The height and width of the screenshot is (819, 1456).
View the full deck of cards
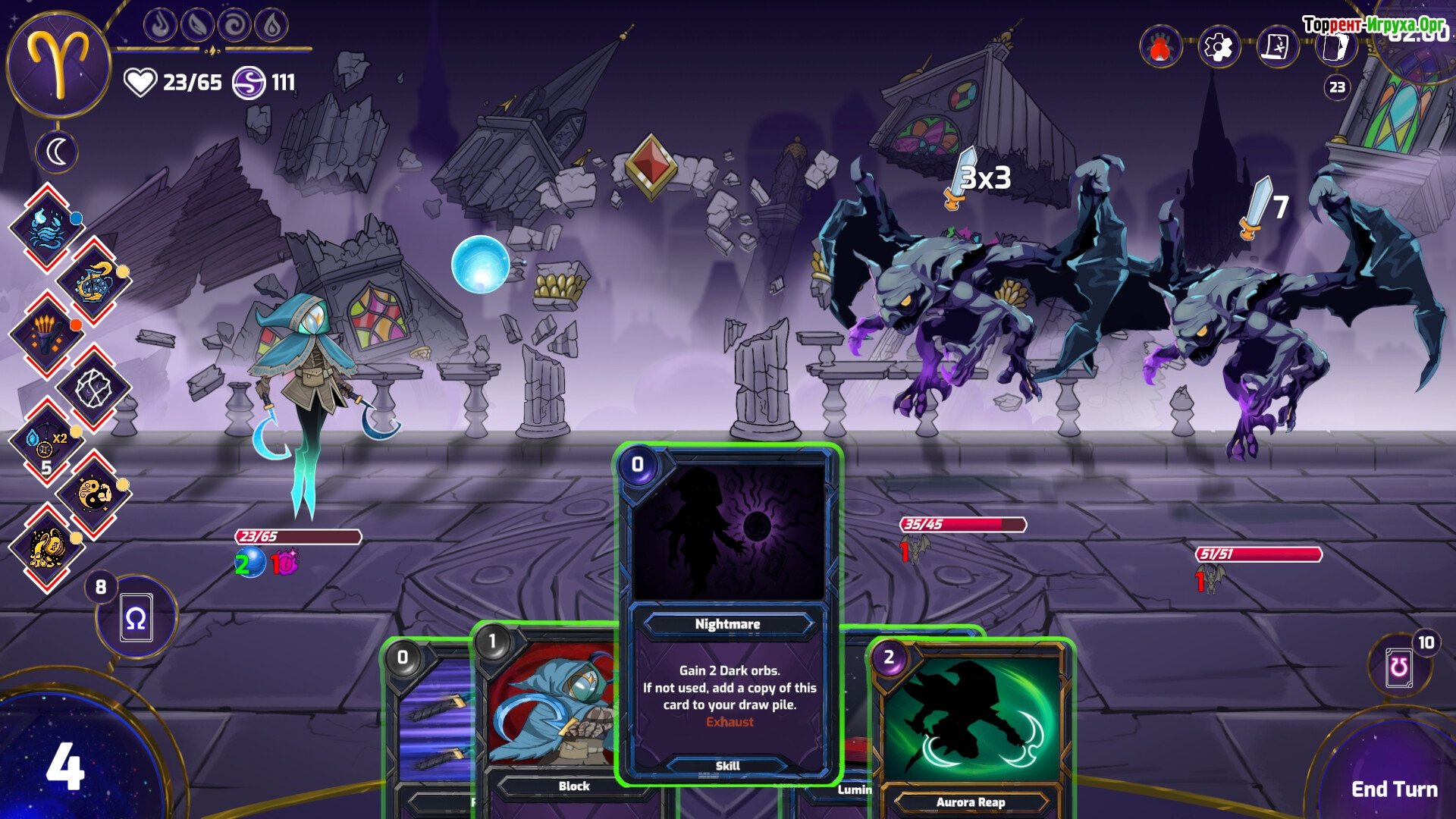coord(1335,47)
